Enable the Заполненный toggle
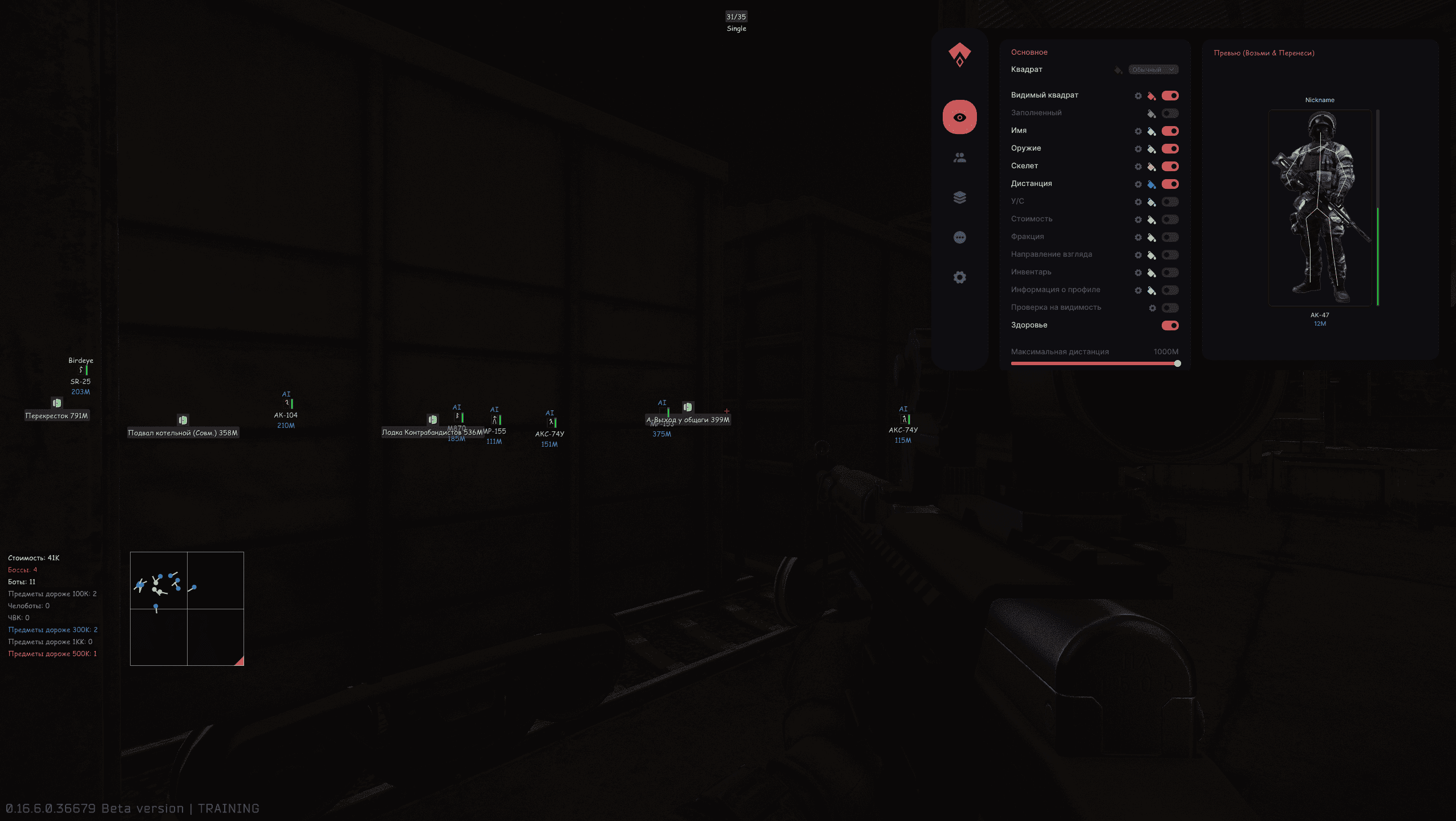Screen dimensions: 1456x821 tap(1170, 114)
